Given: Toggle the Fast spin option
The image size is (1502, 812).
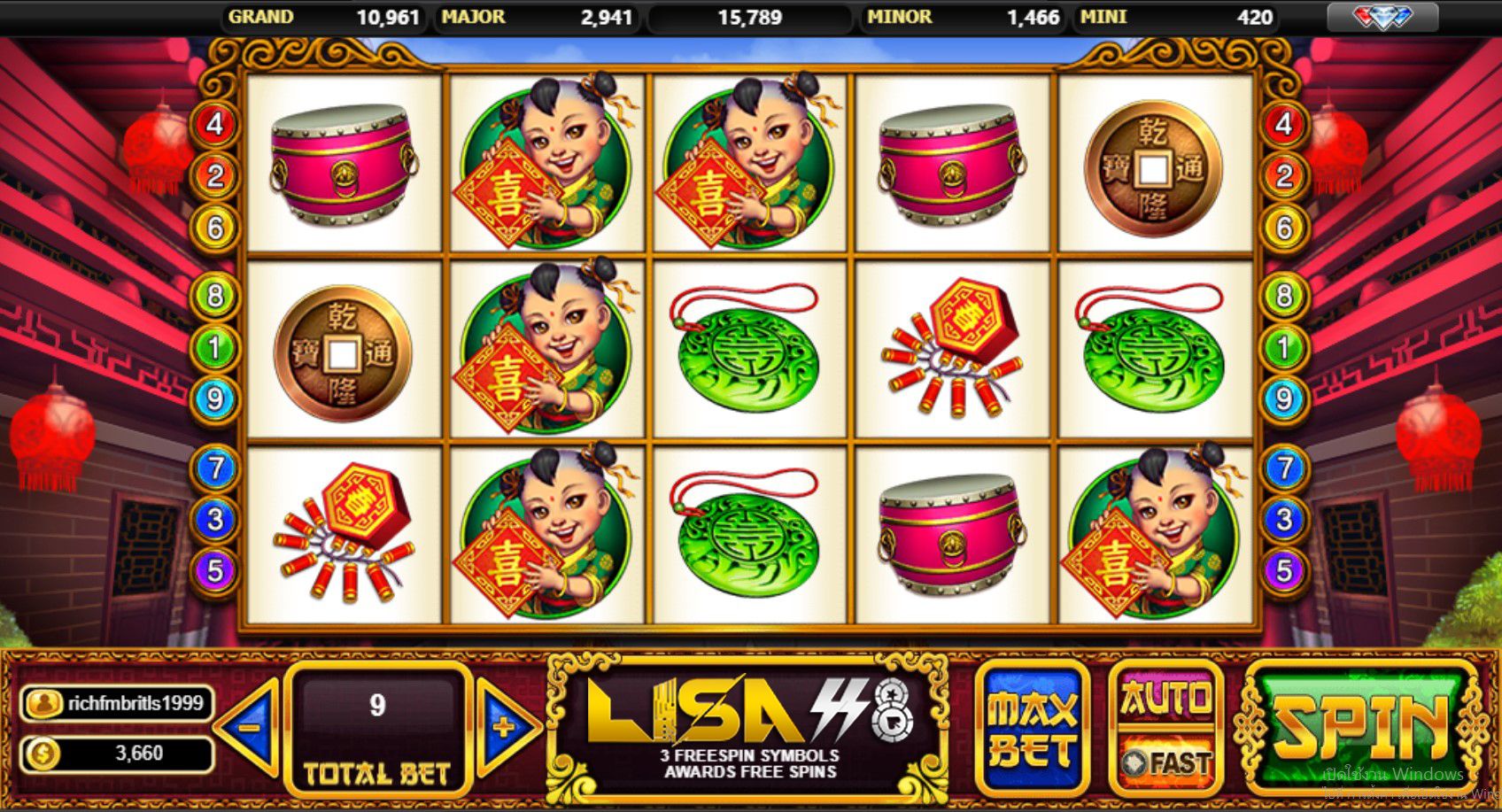Looking at the screenshot, I should coord(1165,762).
